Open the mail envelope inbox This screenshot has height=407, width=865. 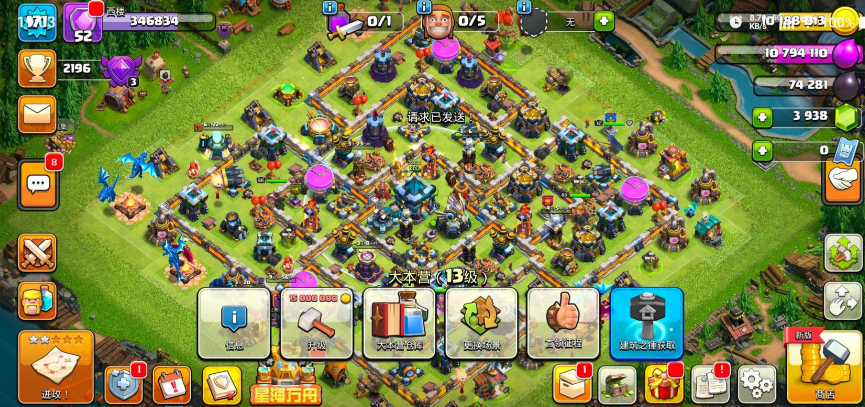click(x=38, y=114)
